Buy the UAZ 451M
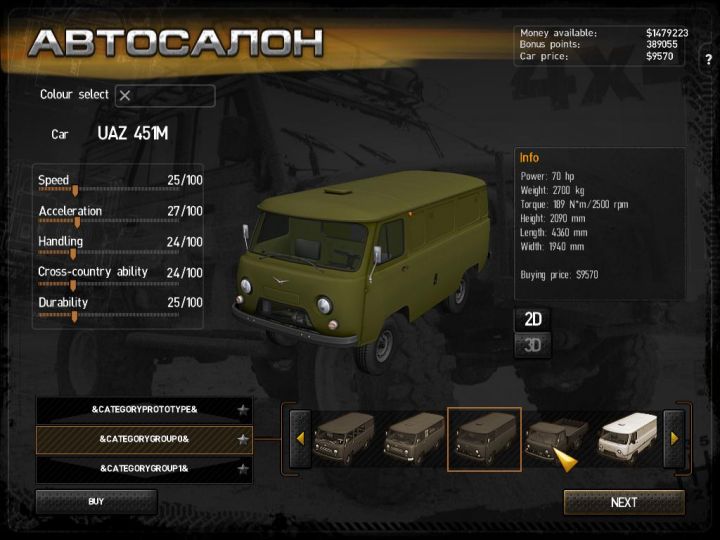The width and height of the screenshot is (720, 540). [x=96, y=501]
